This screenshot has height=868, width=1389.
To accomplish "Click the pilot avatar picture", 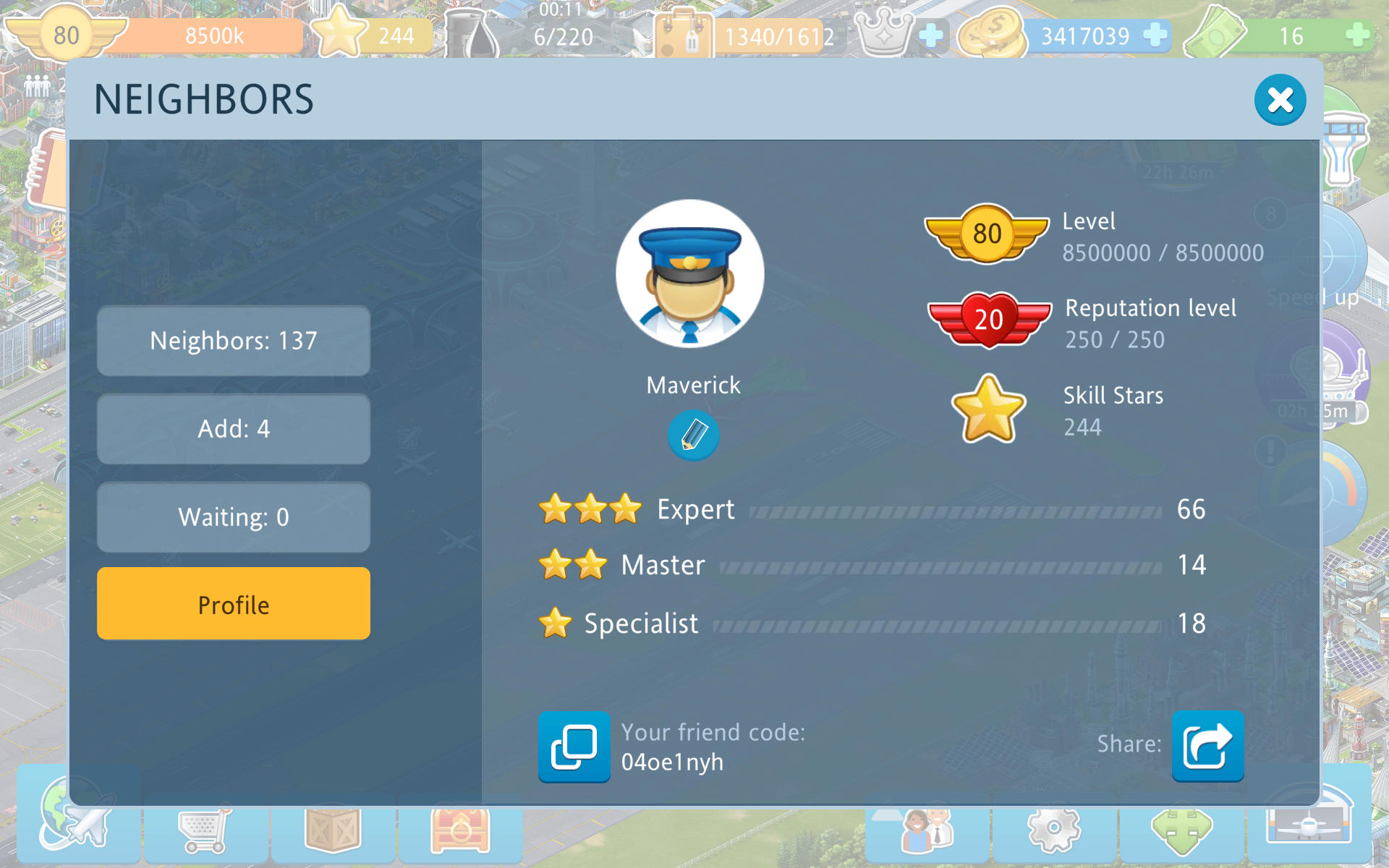I will [690, 274].
